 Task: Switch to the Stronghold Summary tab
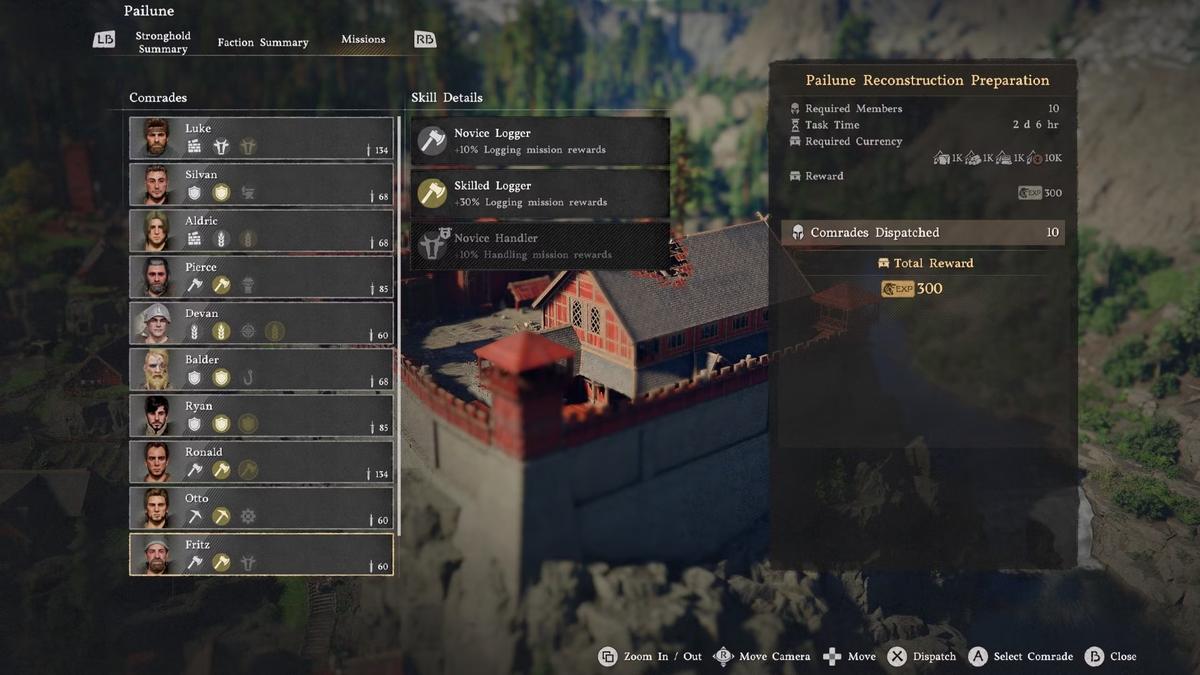163,42
